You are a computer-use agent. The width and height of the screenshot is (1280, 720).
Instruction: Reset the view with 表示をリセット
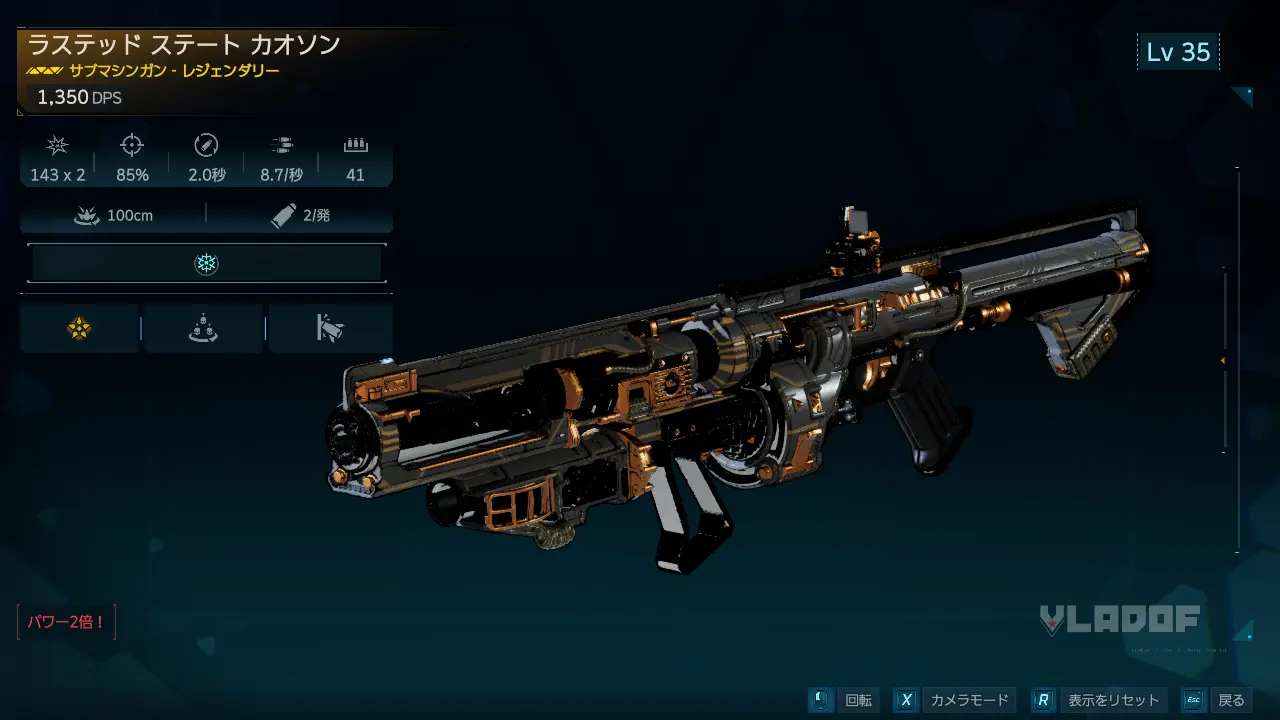1099,700
